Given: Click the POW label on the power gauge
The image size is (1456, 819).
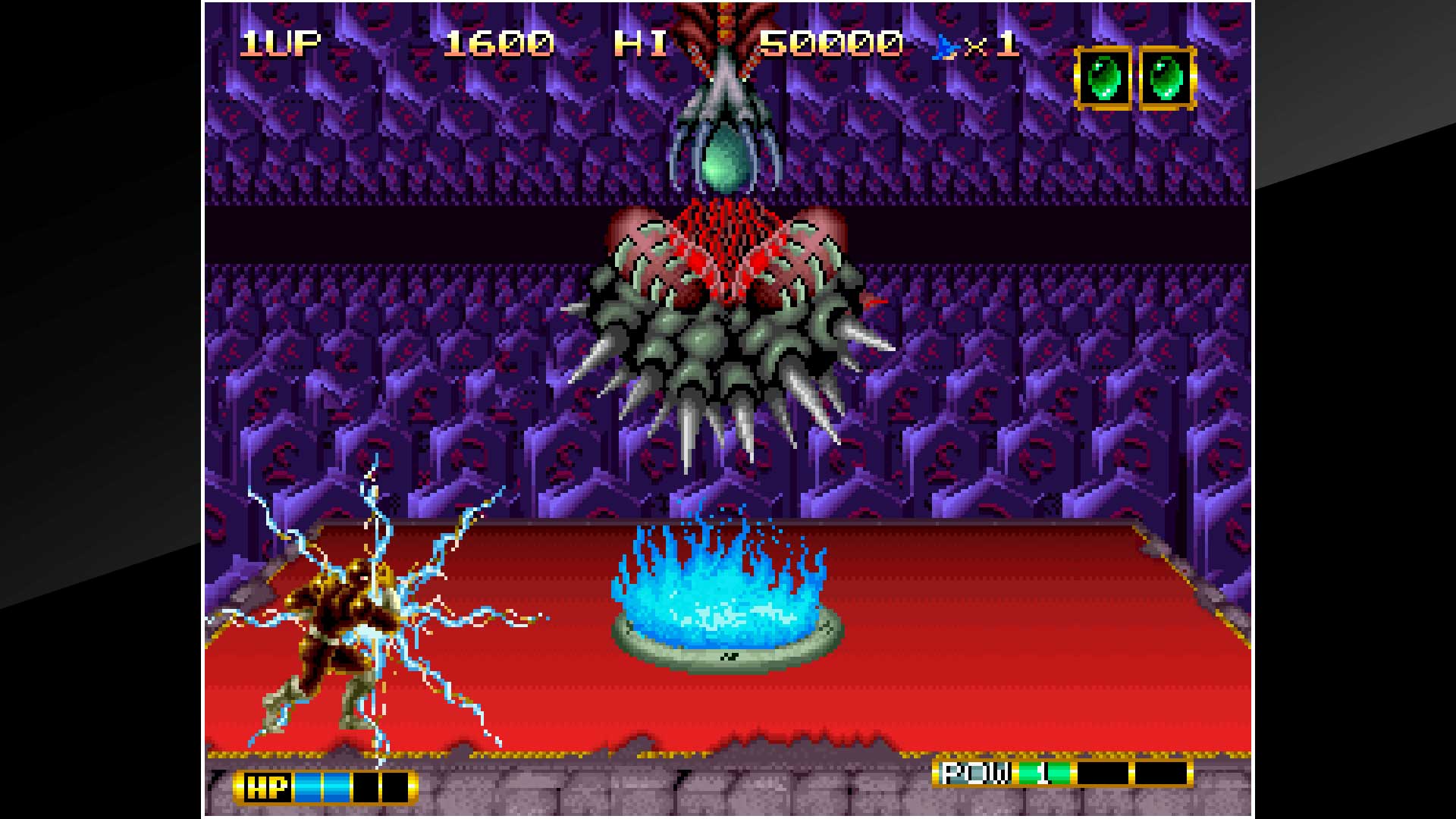Looking at the screenshot, I should coord(975,771).
